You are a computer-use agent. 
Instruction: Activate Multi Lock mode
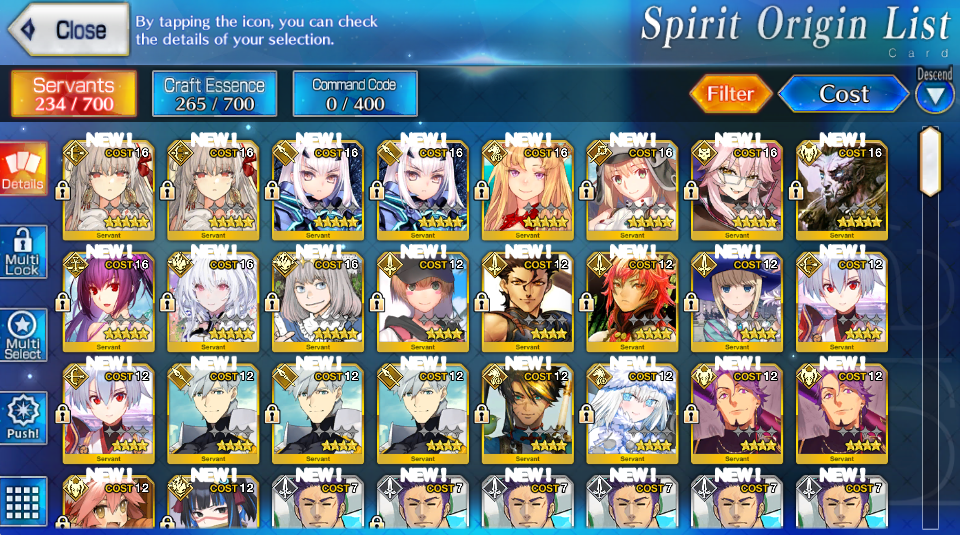[23, 252]
